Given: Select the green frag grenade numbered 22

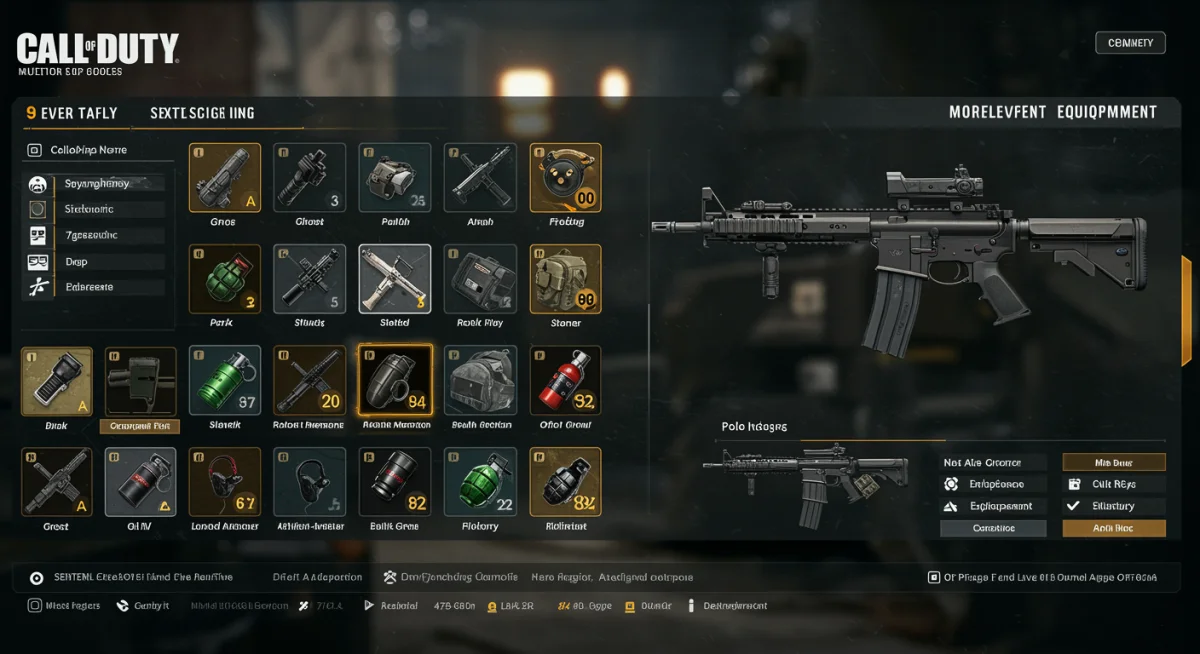Looking at the screenshot, I should click(480, 482).
